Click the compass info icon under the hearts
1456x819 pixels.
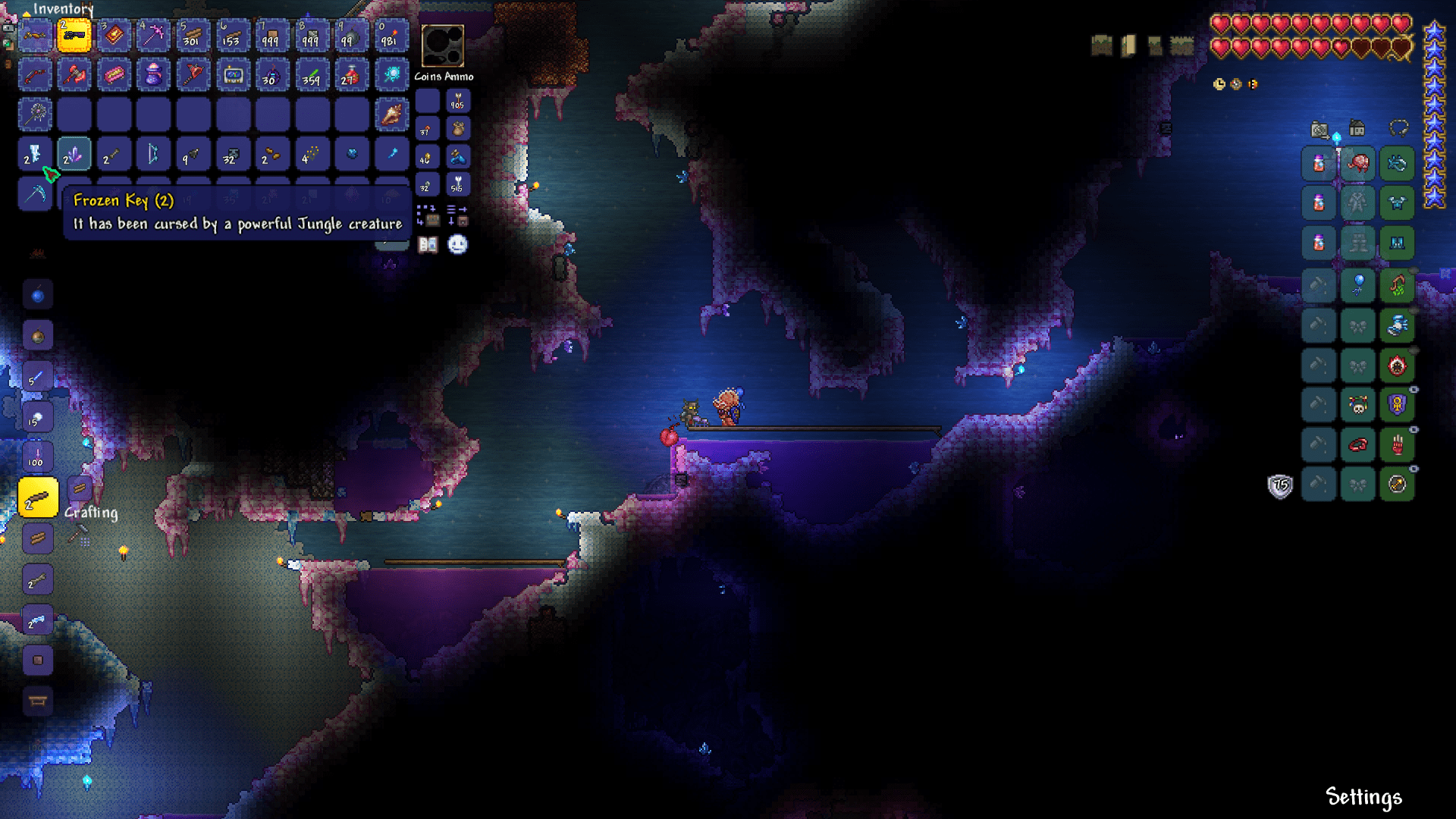tap(1235, 84)
